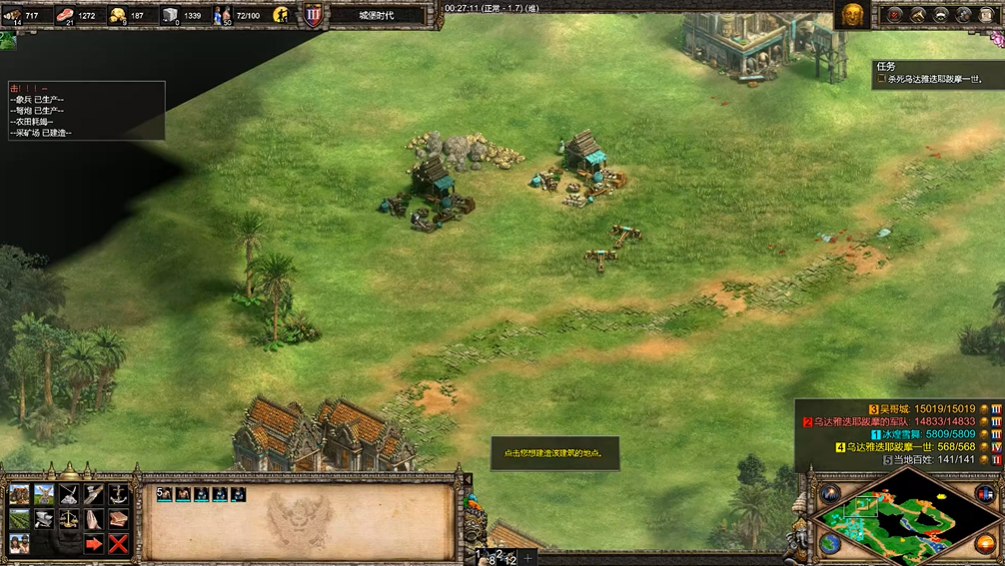Choose the House building icon

19,495
